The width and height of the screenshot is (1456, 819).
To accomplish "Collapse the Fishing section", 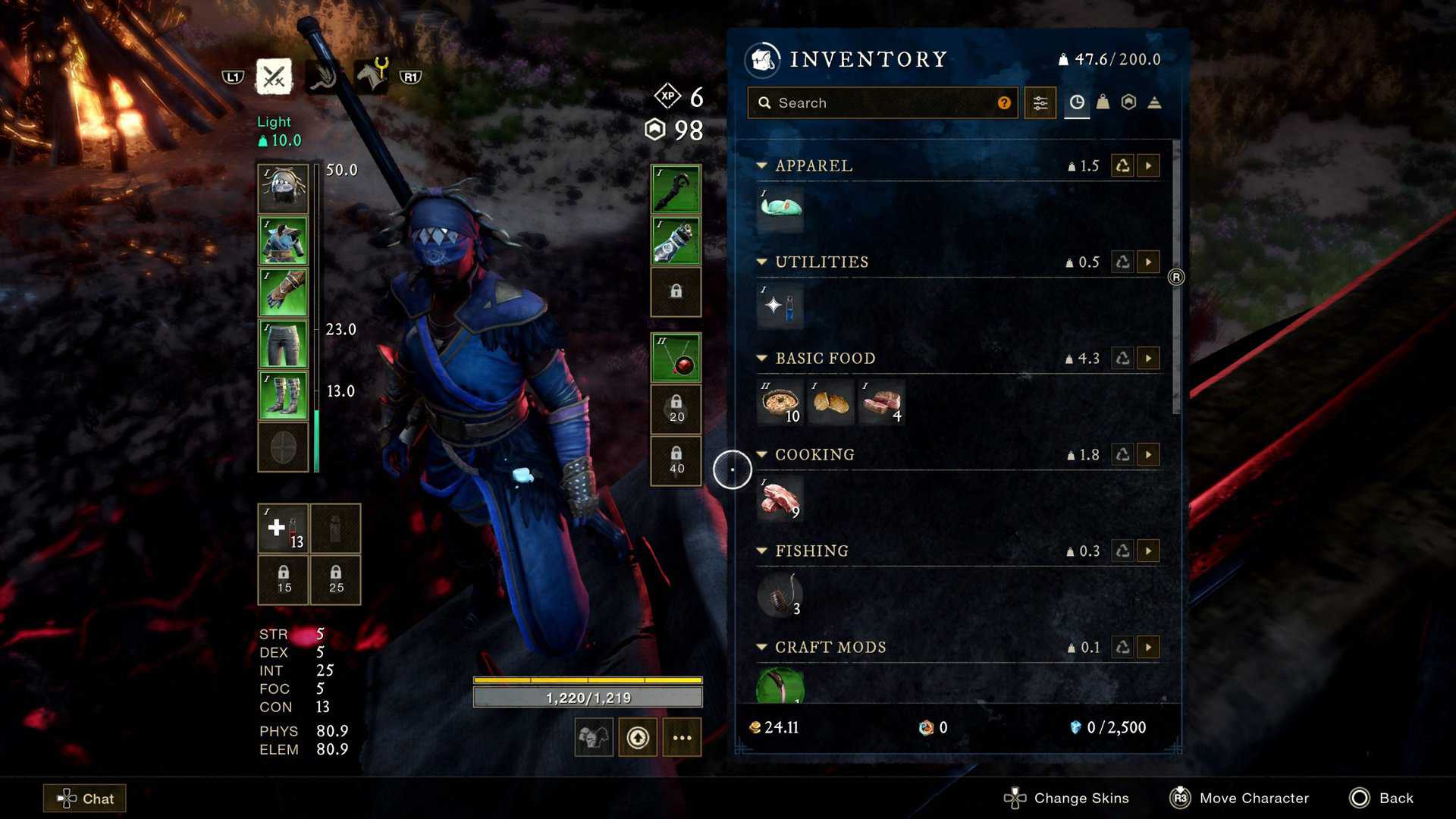I will [761, 551].
